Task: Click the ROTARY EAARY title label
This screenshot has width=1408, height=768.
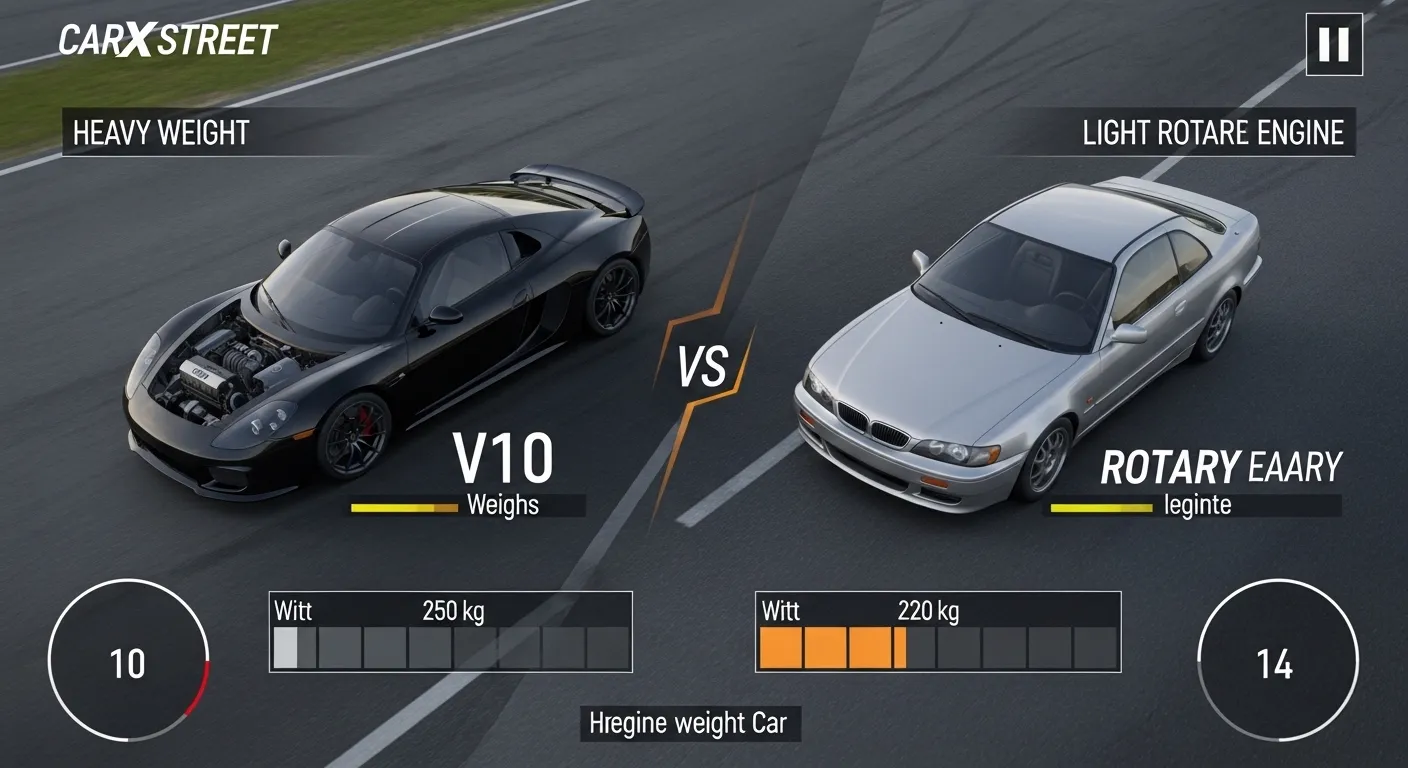Action: [1222, 465]
